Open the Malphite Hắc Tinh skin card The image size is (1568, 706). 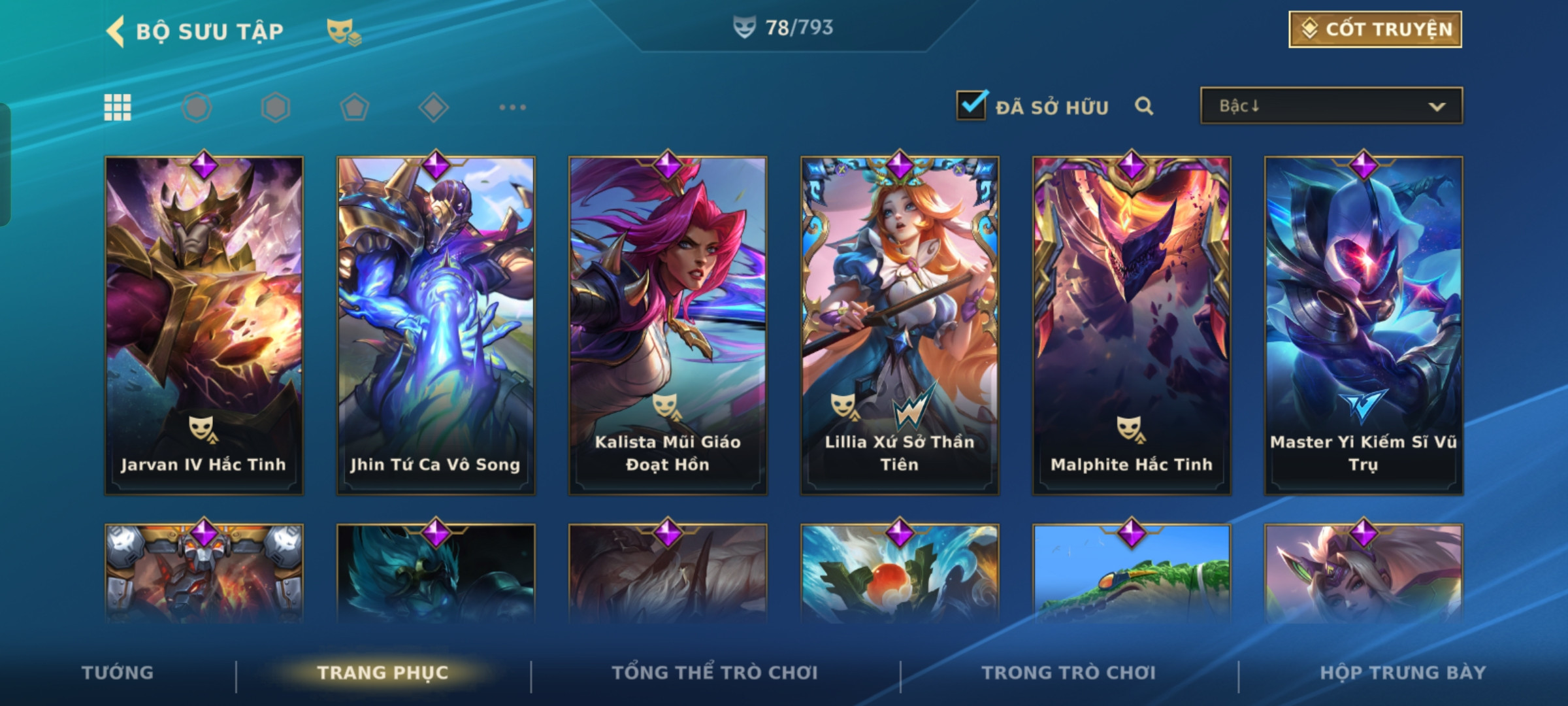(x=1132, y=325)
